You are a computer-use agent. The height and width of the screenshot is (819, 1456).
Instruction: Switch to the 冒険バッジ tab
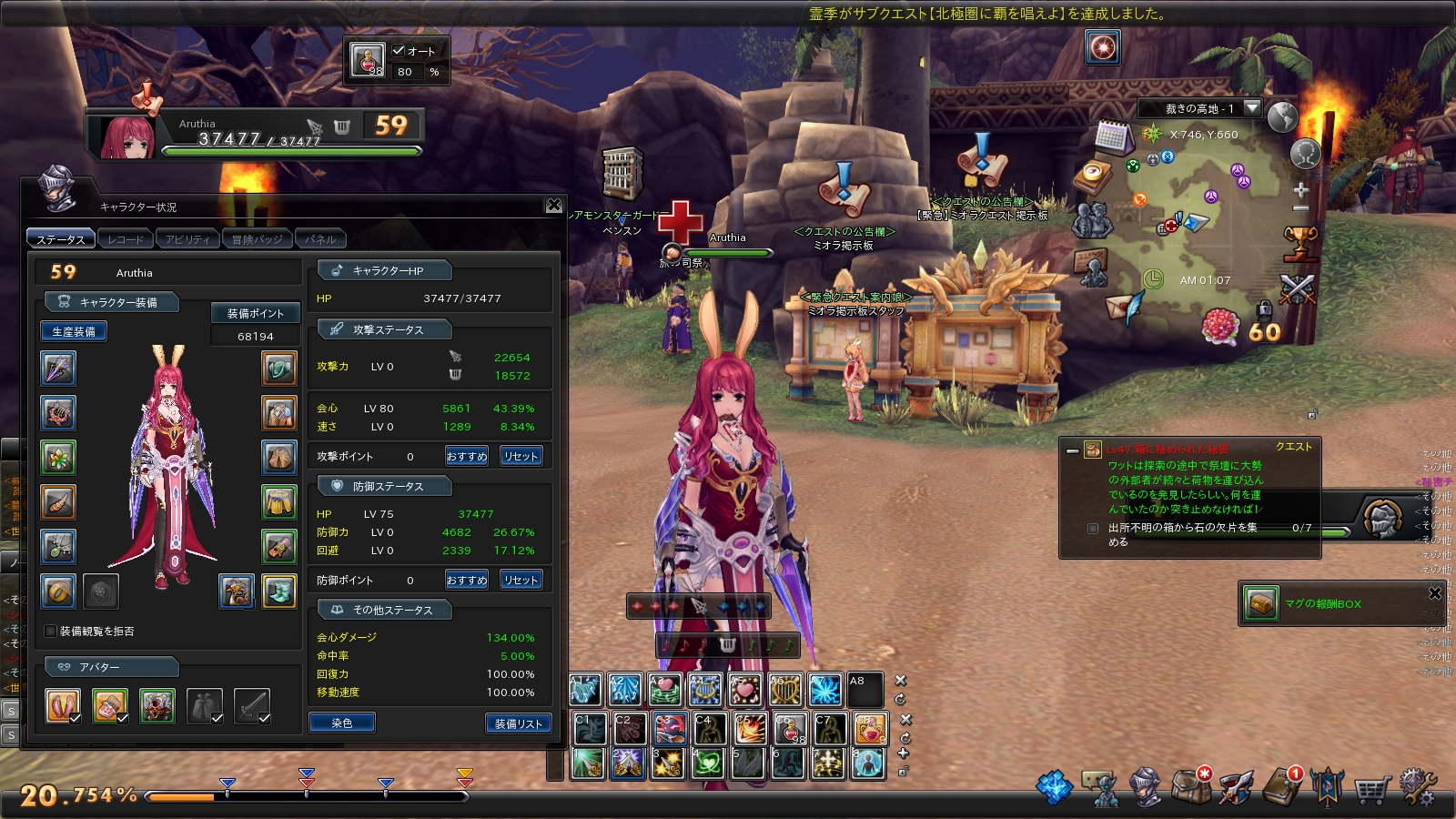(x=257, y=239)
